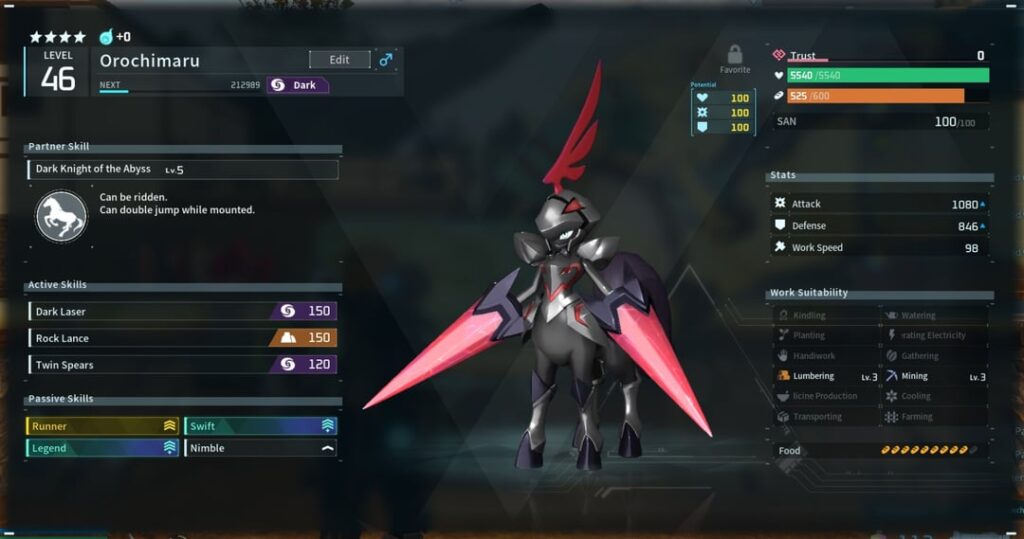
Task: Click the Edit name button
Action: pos(339,60)
